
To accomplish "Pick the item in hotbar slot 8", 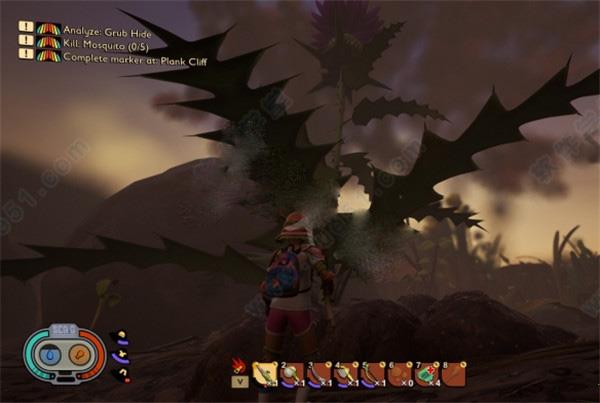I will pyautogui.click(x=454, y=373).
